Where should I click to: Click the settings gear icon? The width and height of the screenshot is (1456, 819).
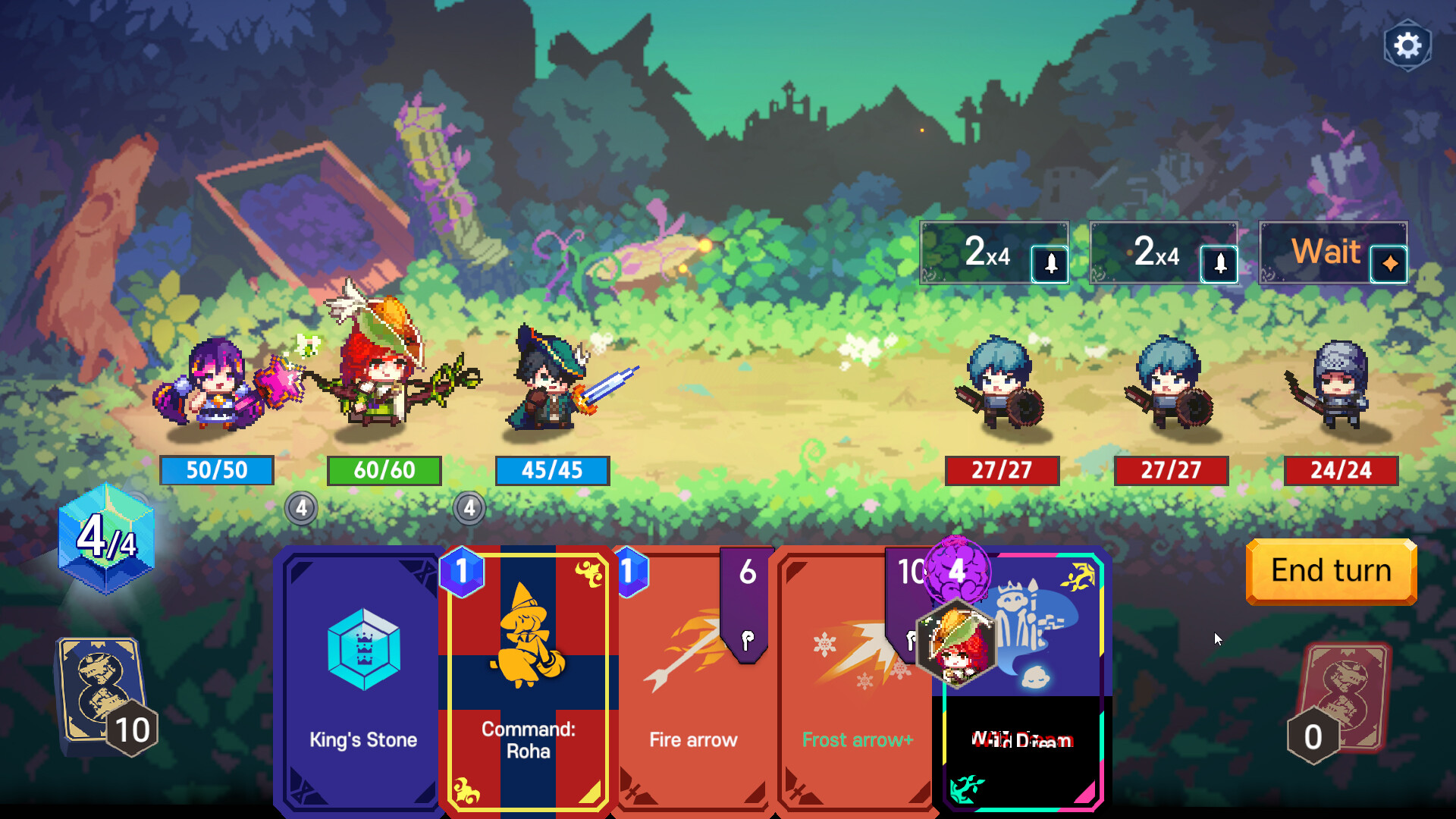tap(1408, 45)
